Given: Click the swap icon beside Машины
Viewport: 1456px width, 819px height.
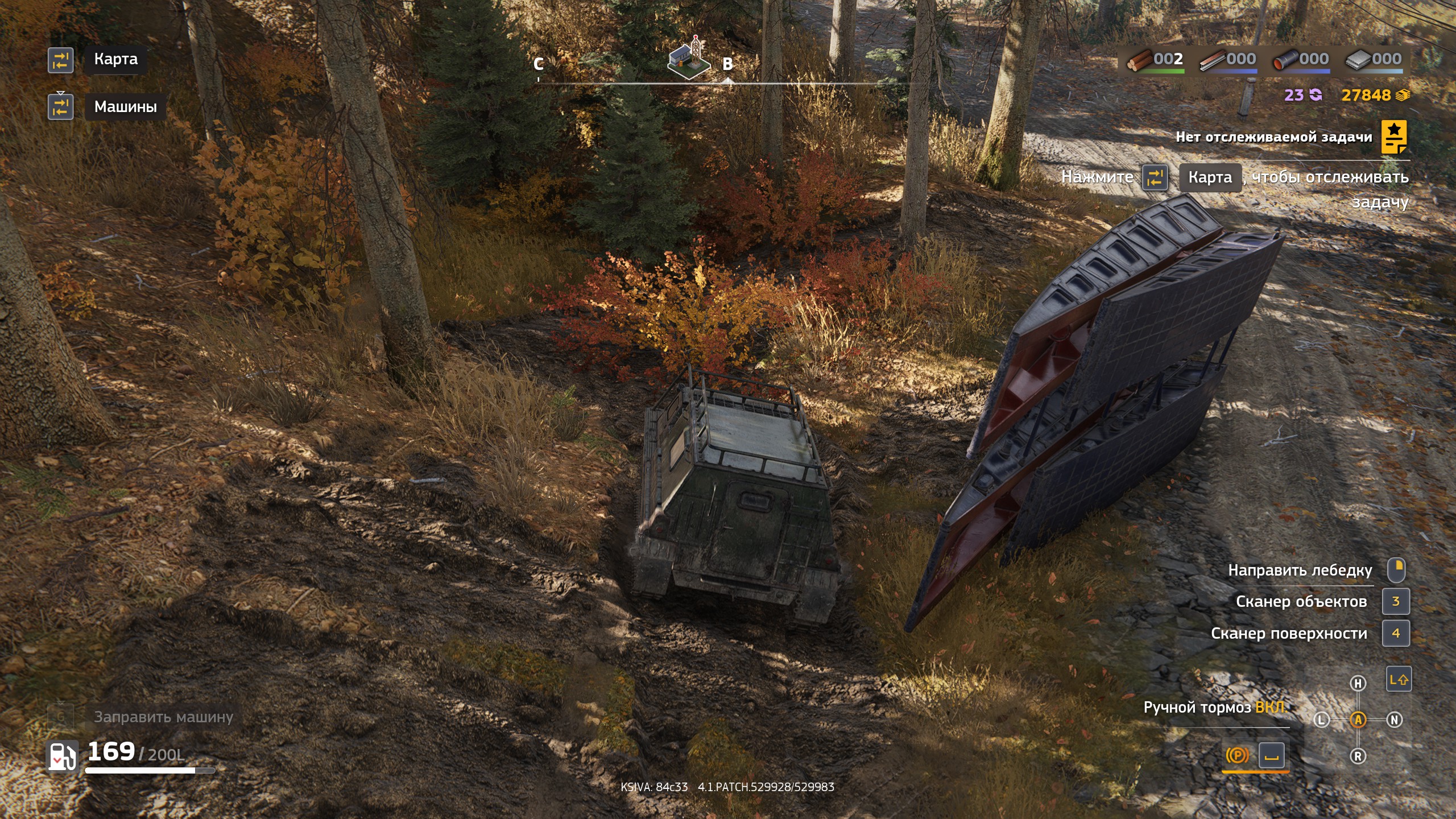Looking at the screenshot, I should click(x=61, y=107).
